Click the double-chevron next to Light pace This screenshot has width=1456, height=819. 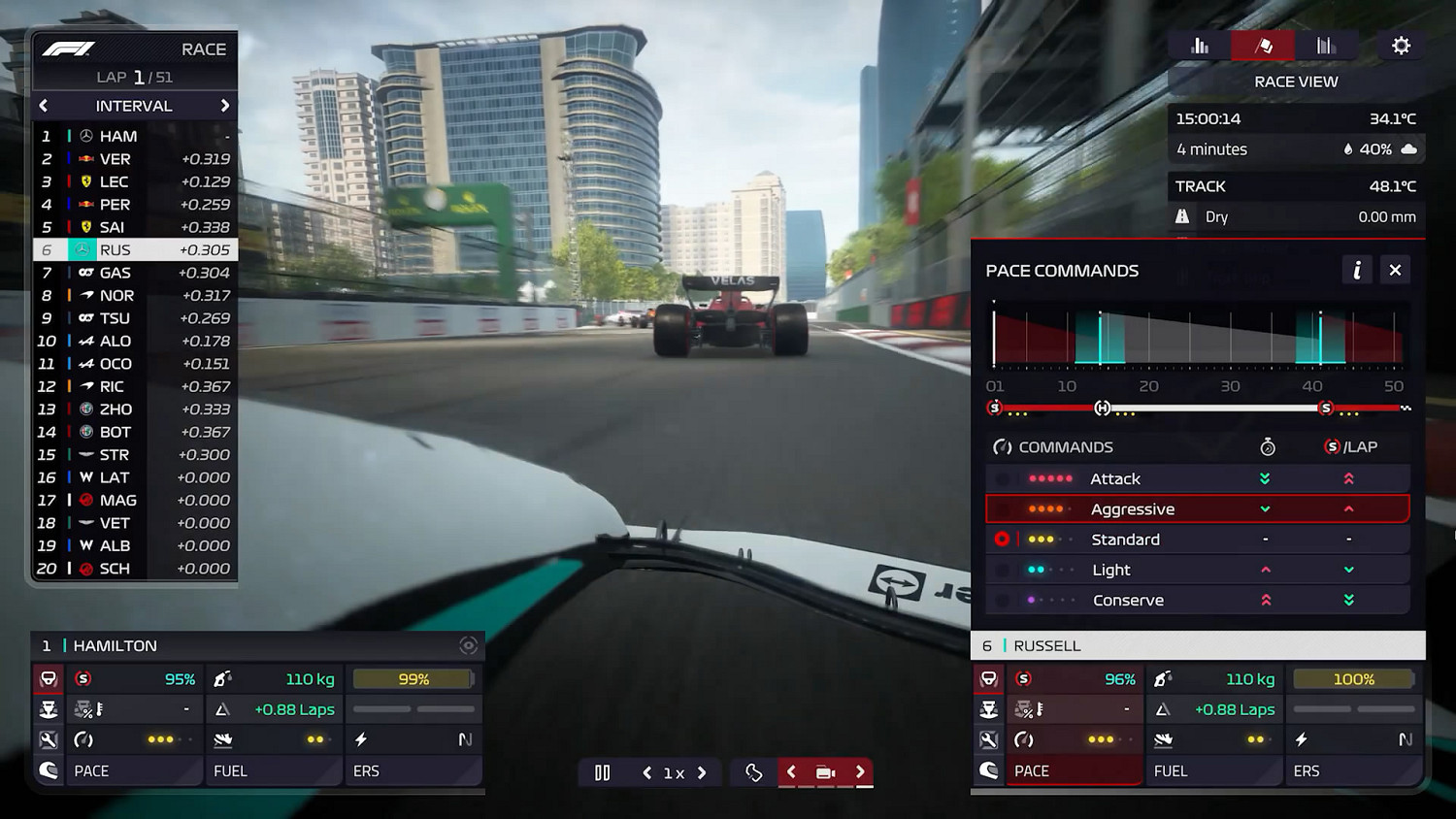1349,570
